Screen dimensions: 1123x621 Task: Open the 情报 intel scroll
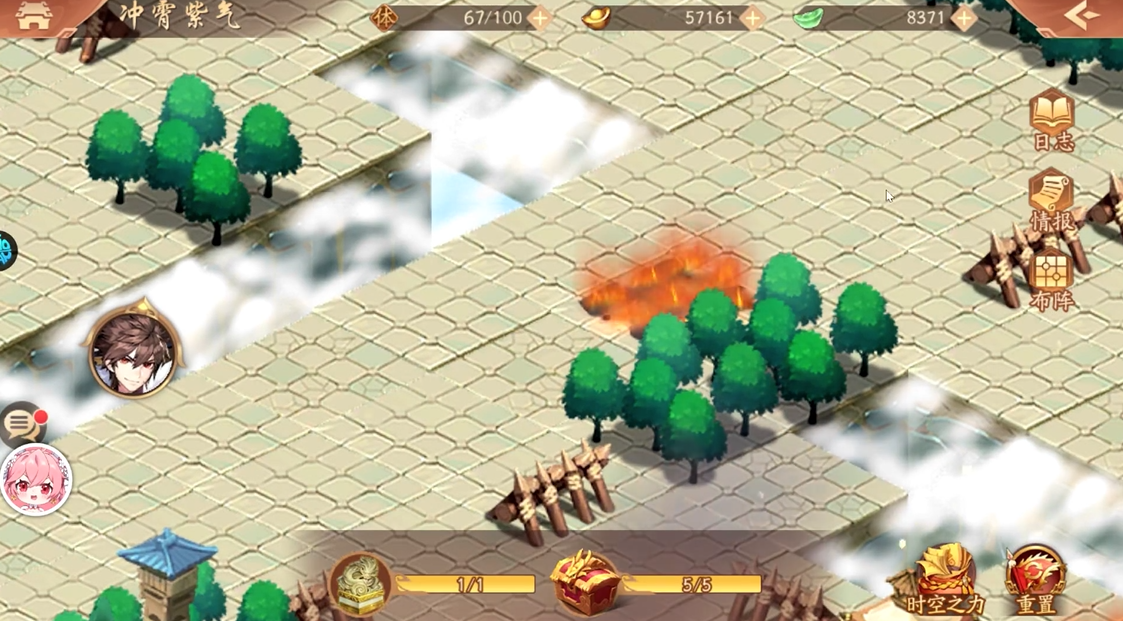tap(1052, 201)
